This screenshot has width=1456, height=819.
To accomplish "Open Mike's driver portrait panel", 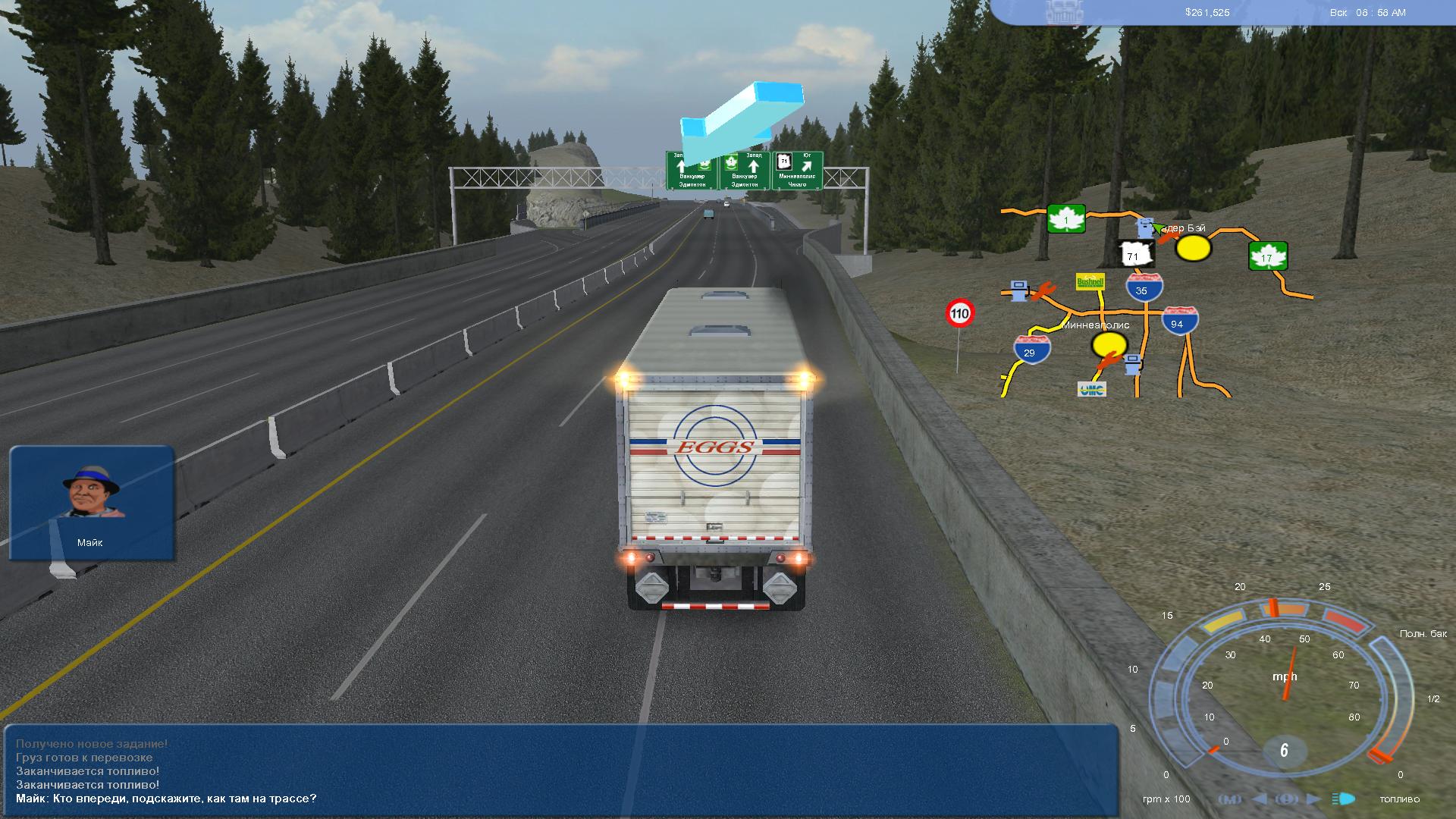I will (x=92, y=502).
